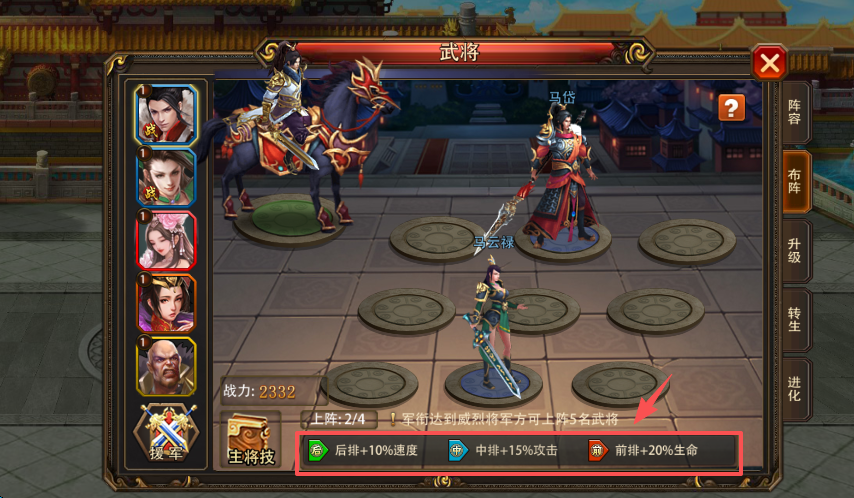Show the 进化 tab
The width and height of the screenshot is (854, 498).
[795, 387]
